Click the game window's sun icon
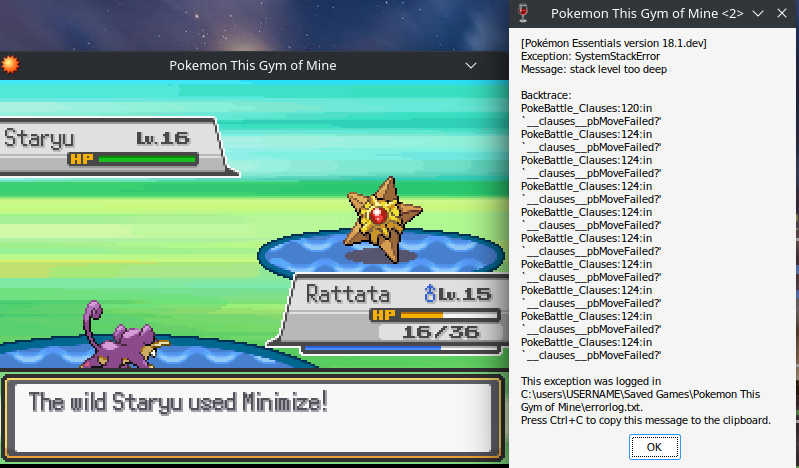799x468 pixels. click(x=11, y=66)
